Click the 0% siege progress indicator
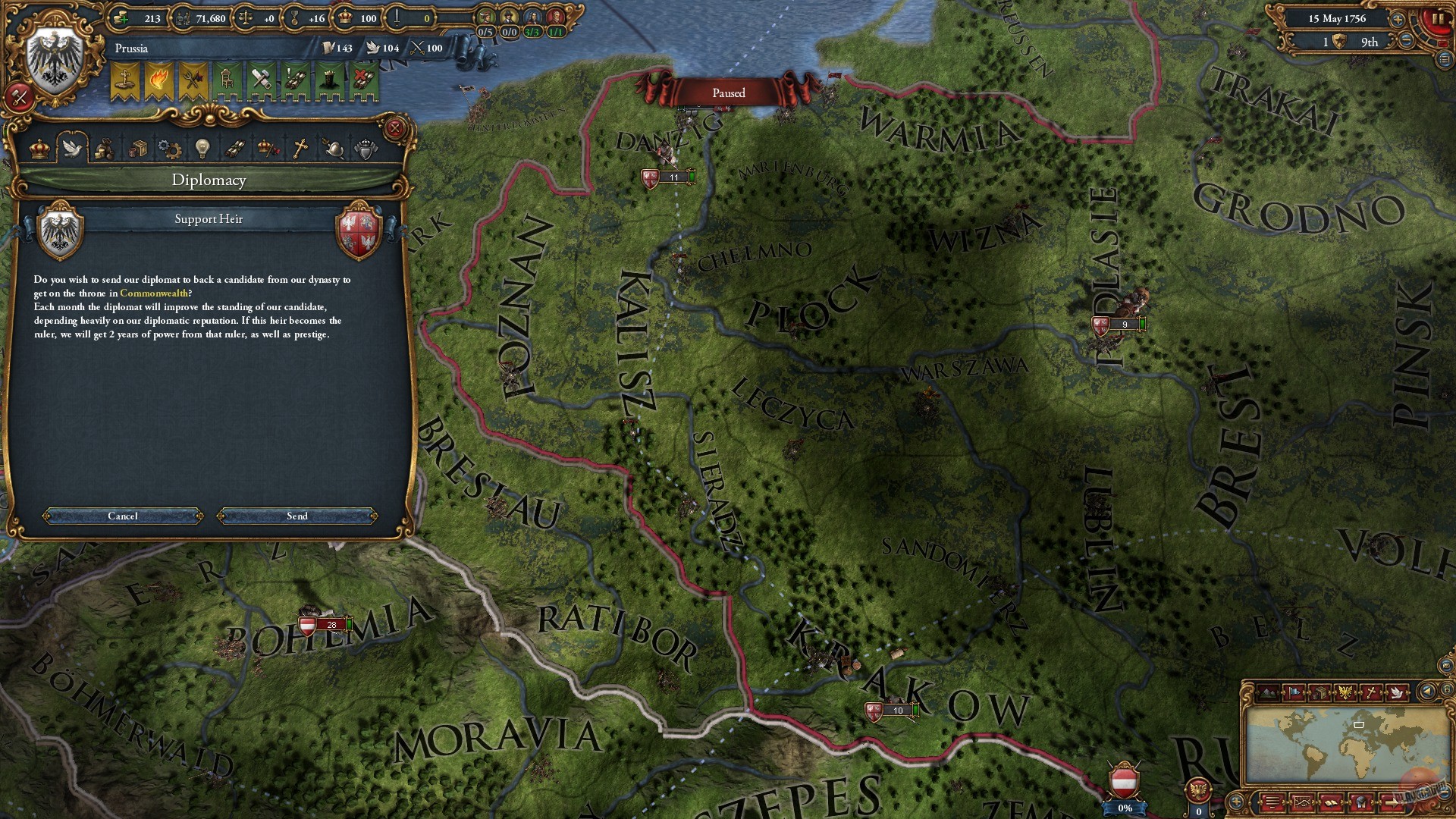Image resolution: width=1456 pixels, height=819 pixels. [x=1123, y=808]
